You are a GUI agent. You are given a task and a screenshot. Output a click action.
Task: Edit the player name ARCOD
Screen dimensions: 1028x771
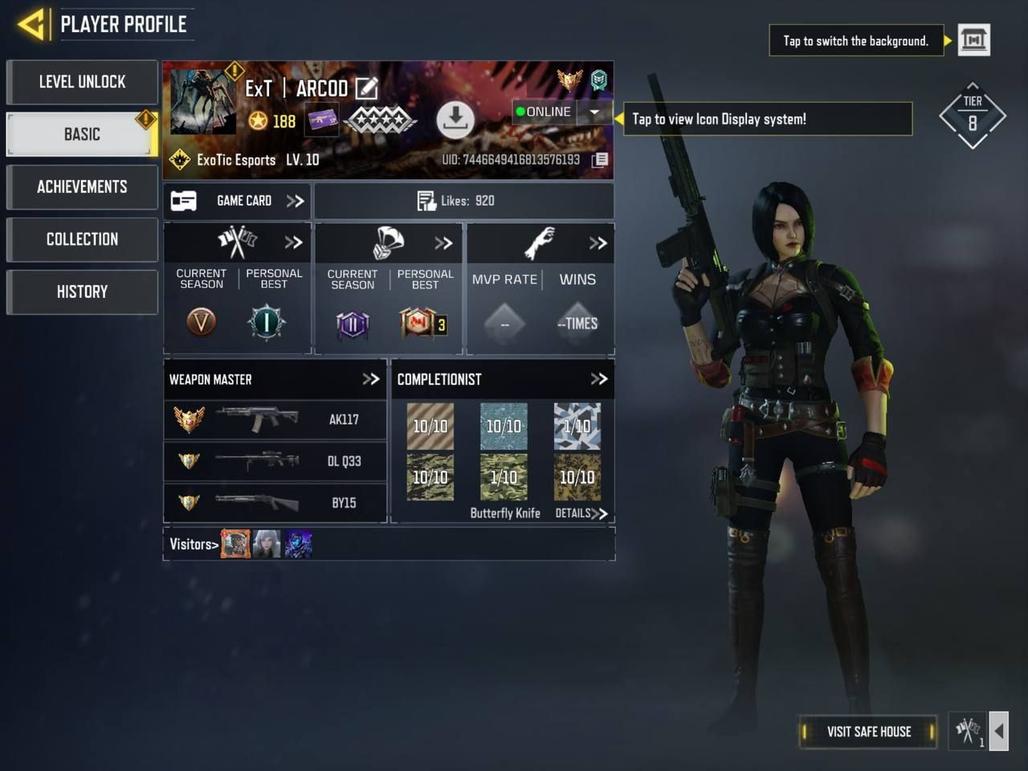click(367, 88)
